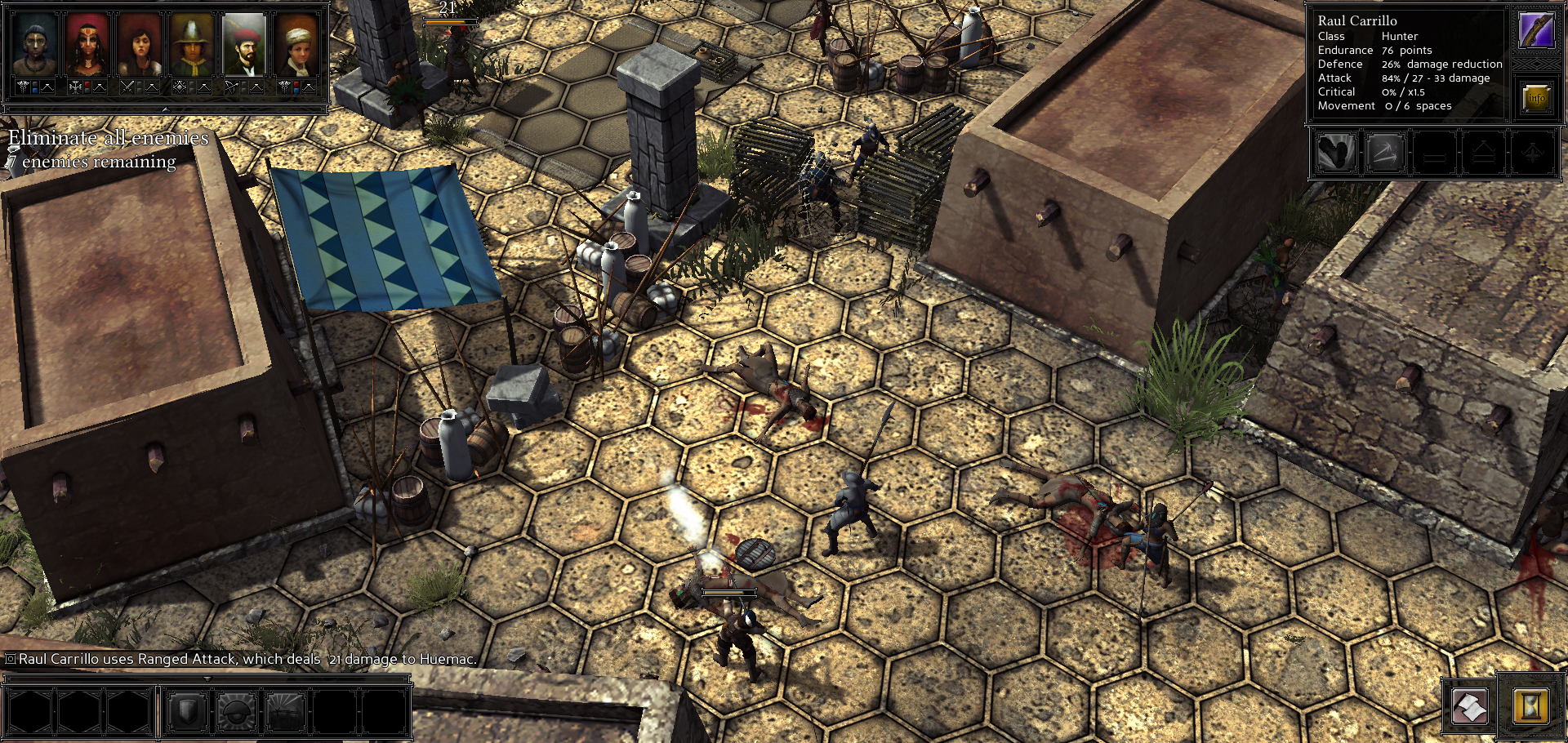End turn with the hourglass button
Viewport: 1568px width, 743px height.
click(x=1530, y=706)
